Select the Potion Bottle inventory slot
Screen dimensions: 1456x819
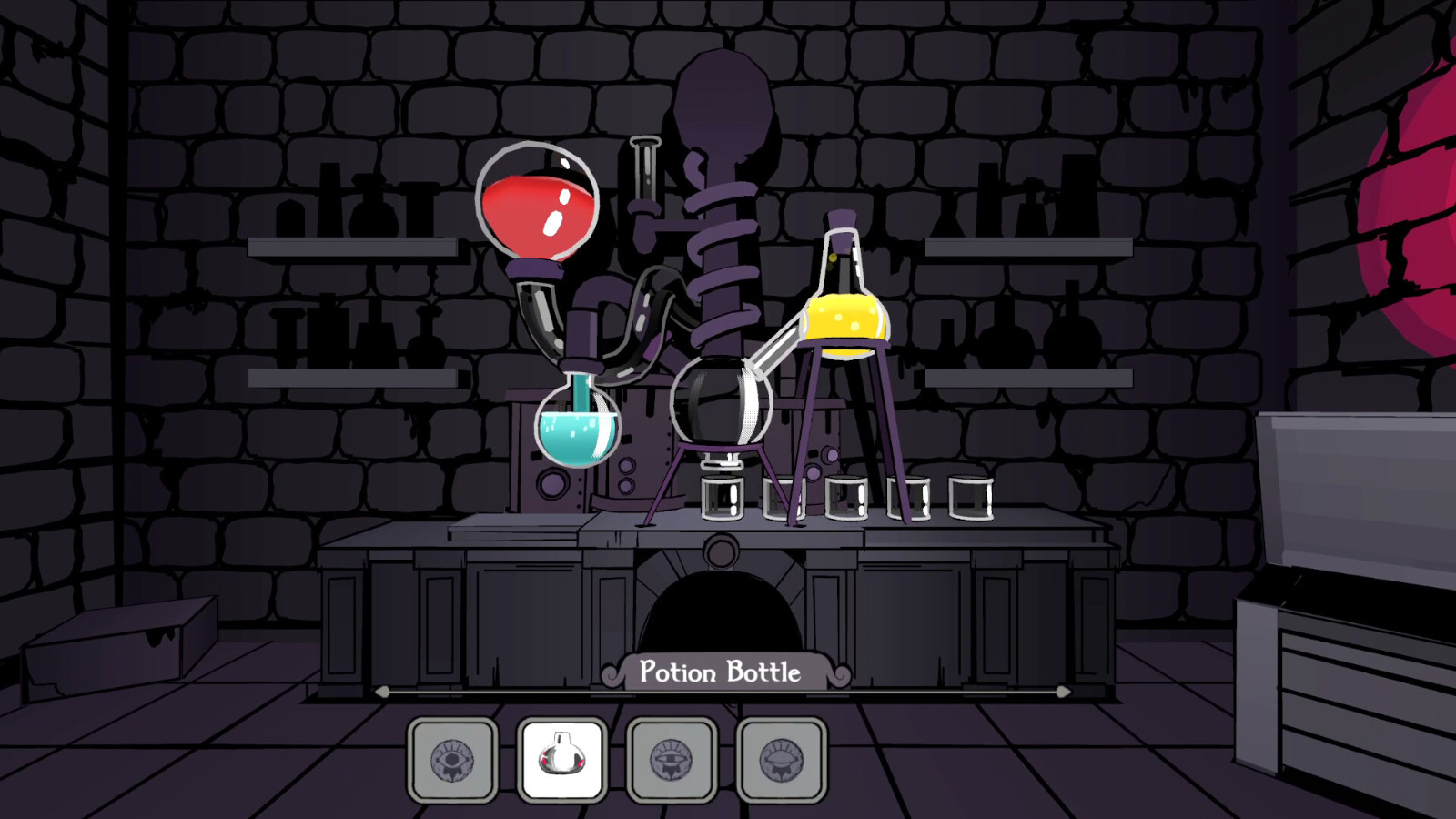561,757
